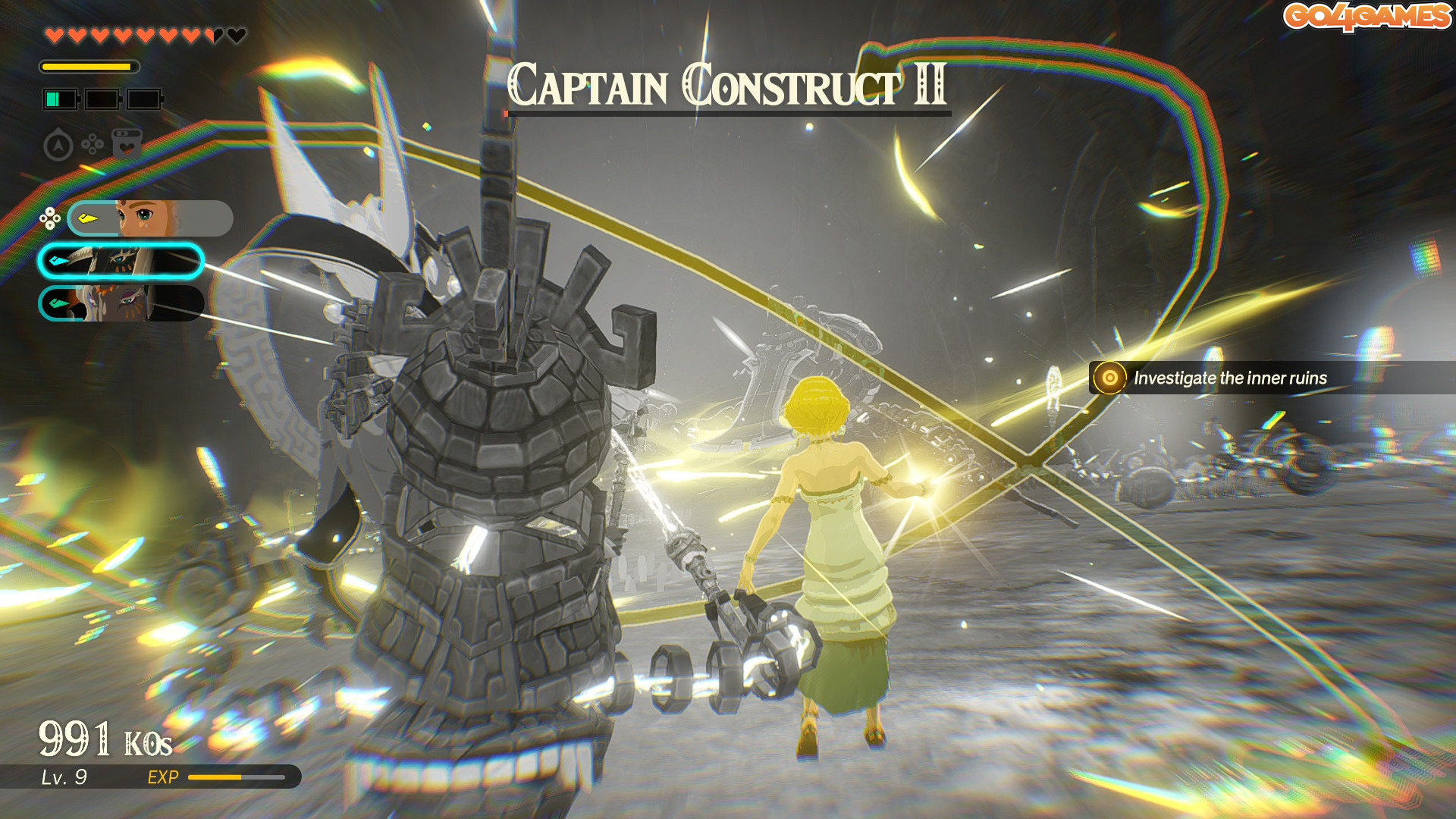This screenshot has width=1456, height=819.
Task: Click the GO4GAMES watermark logo
Action: pos(1366,17)
